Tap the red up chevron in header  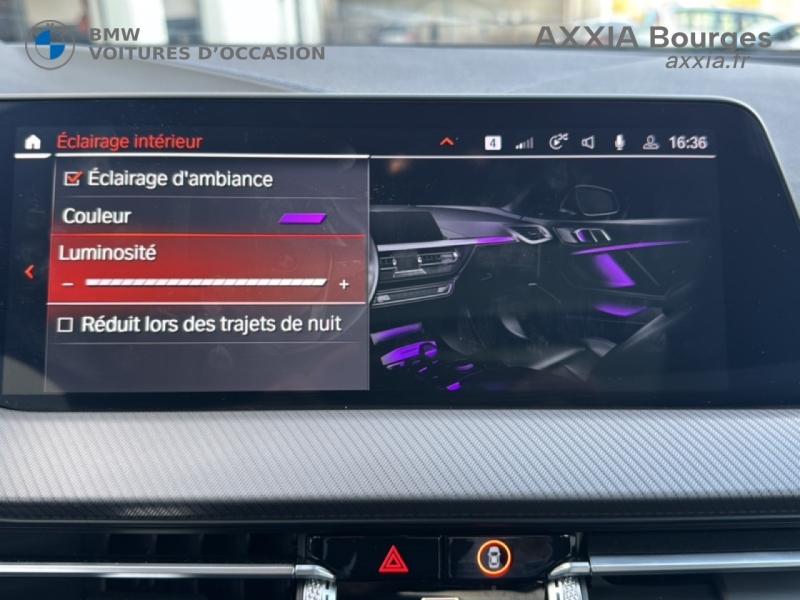tap(447, 142)
